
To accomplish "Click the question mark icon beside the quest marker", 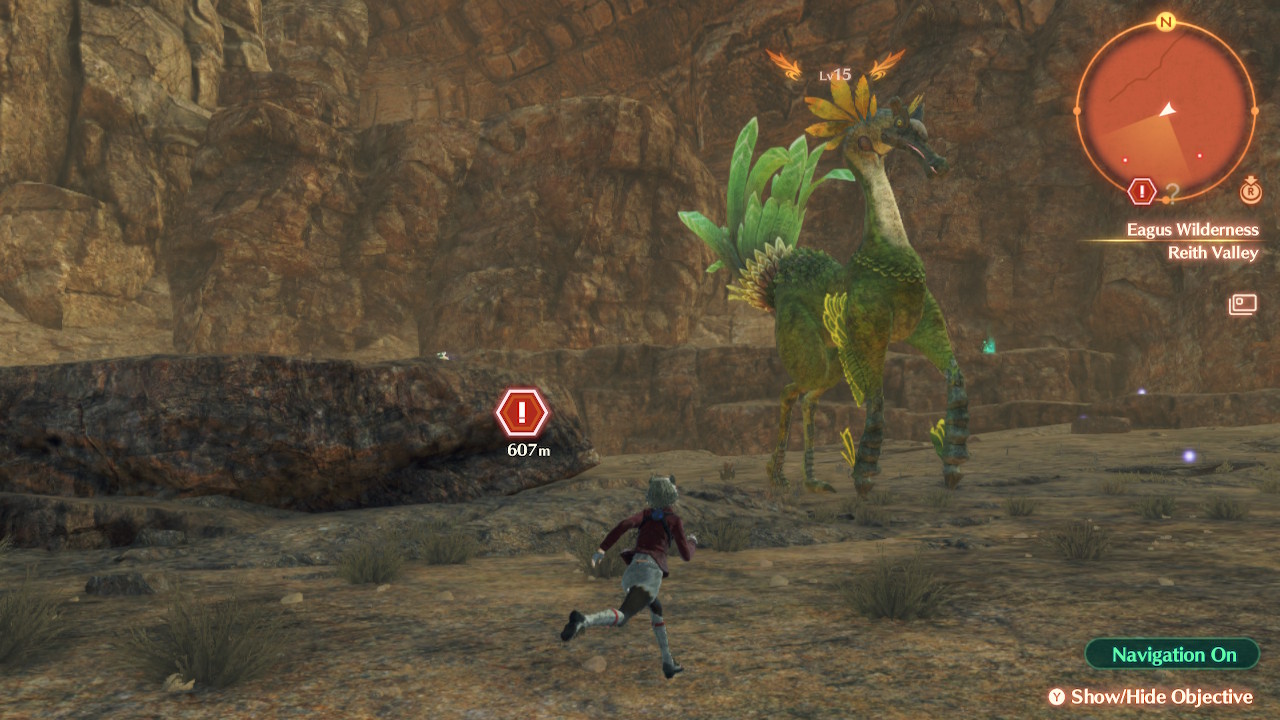I will [1172, 192].
